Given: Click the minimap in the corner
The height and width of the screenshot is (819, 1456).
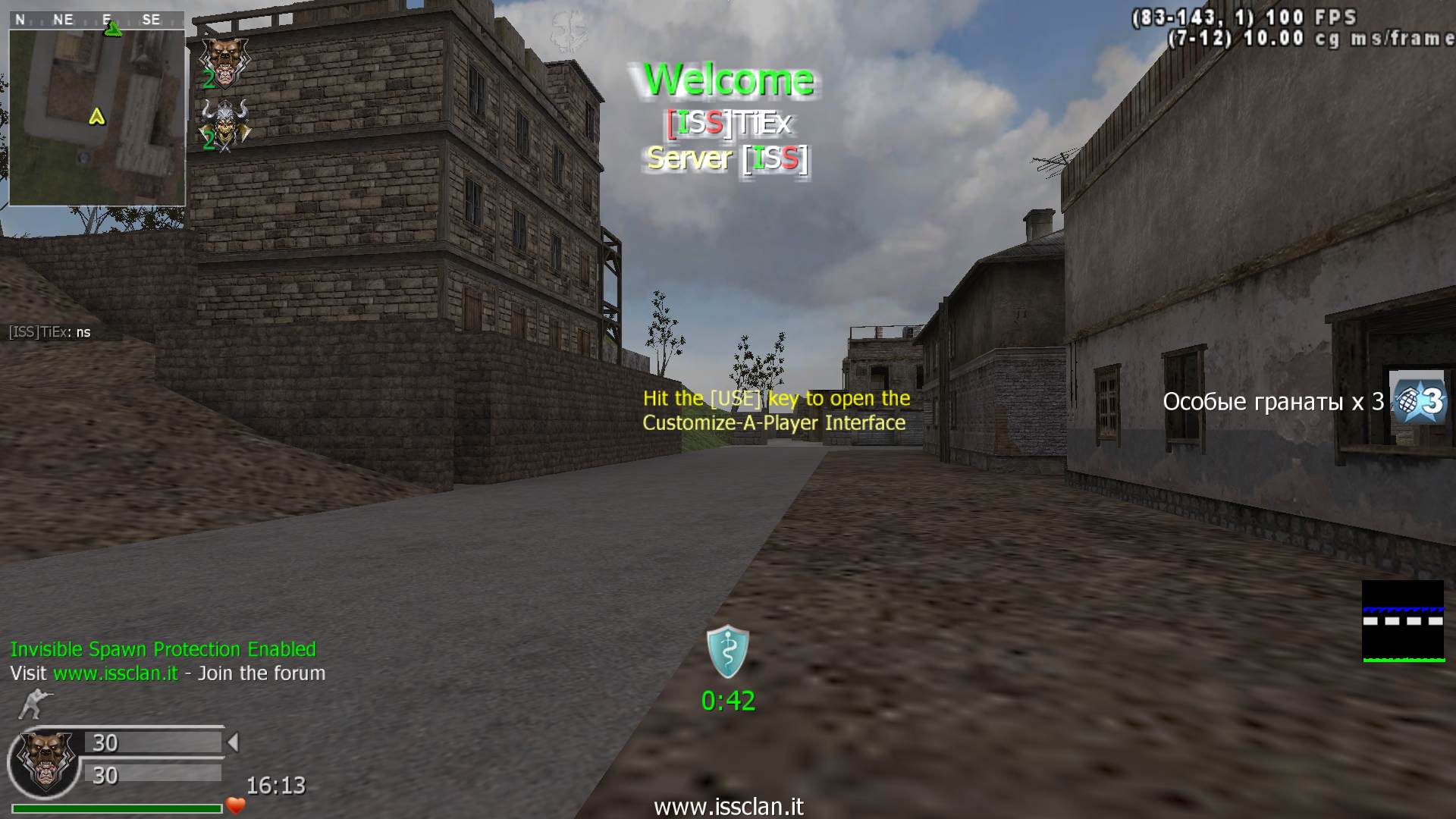Looking at the screenshot, I should [97, 118].
